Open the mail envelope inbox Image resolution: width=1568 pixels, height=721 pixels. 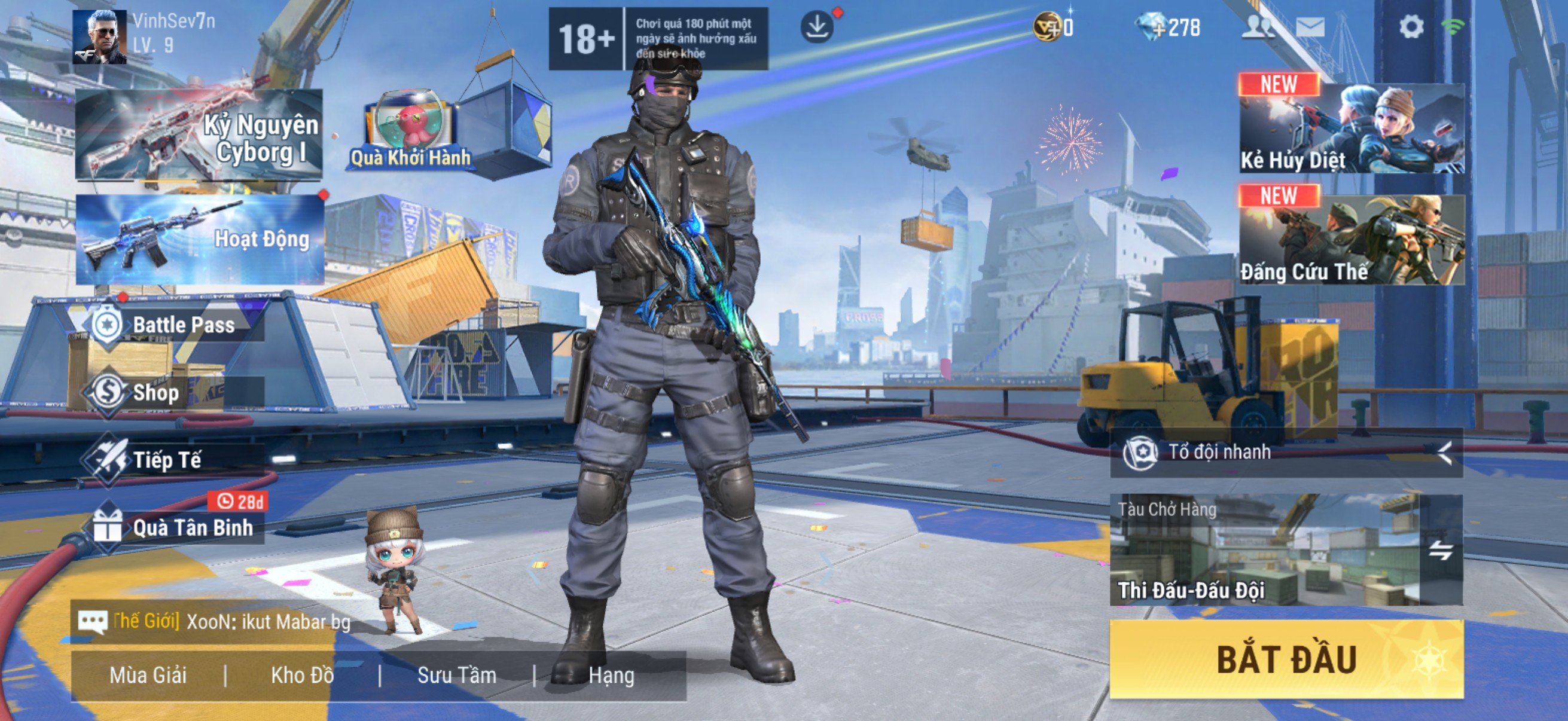1310,28
